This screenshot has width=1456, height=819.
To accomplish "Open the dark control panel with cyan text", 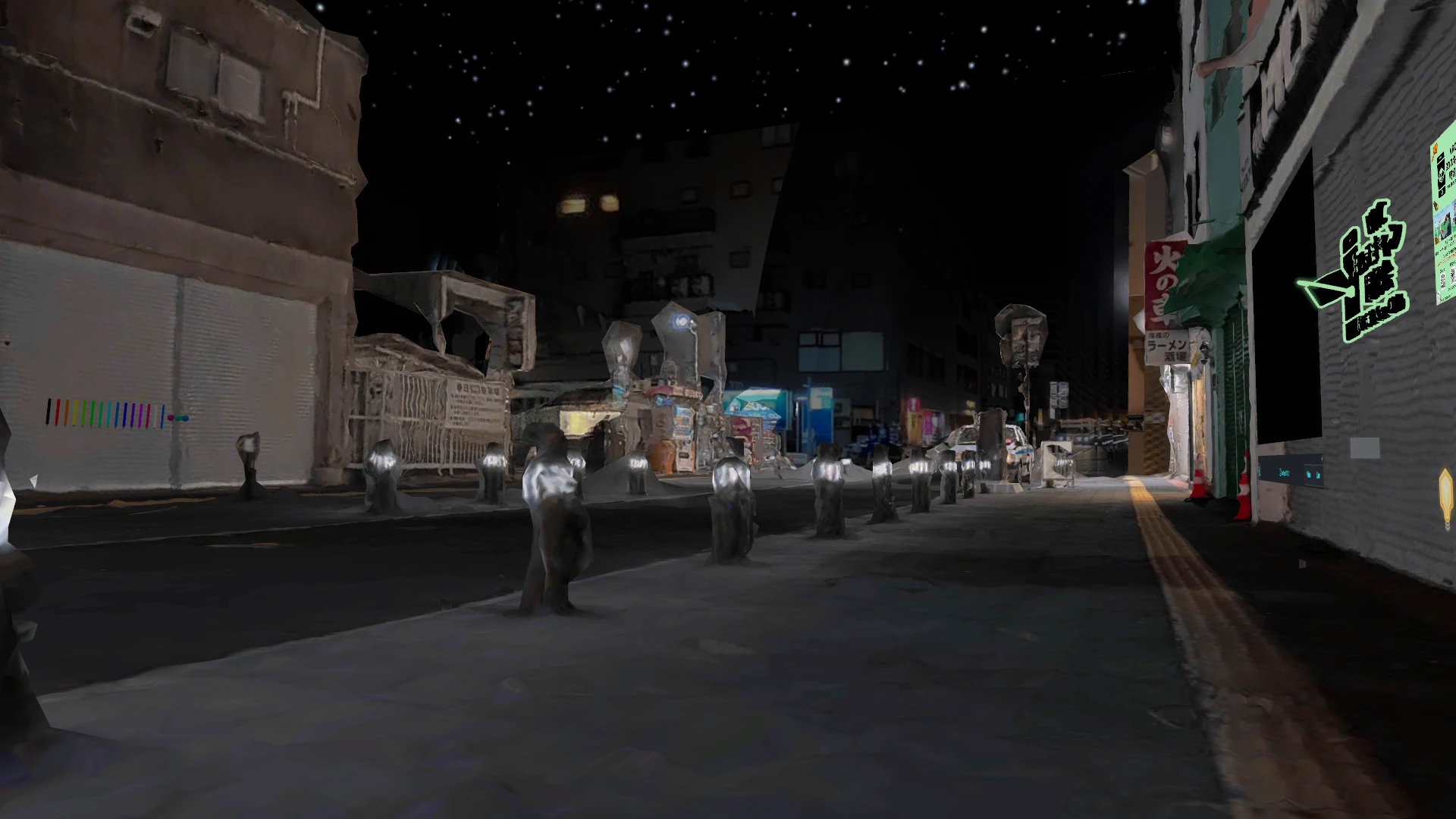I will (1291, 472).
